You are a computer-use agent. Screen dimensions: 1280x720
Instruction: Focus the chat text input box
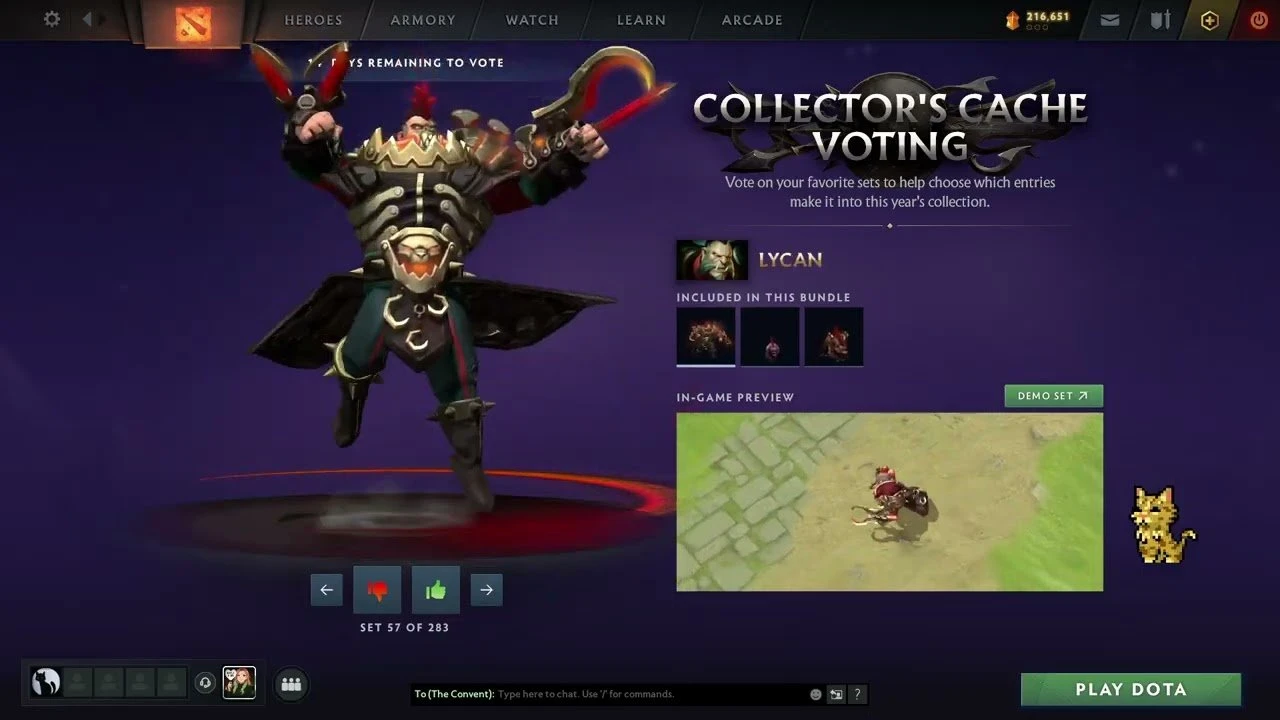tap(650, 694)
